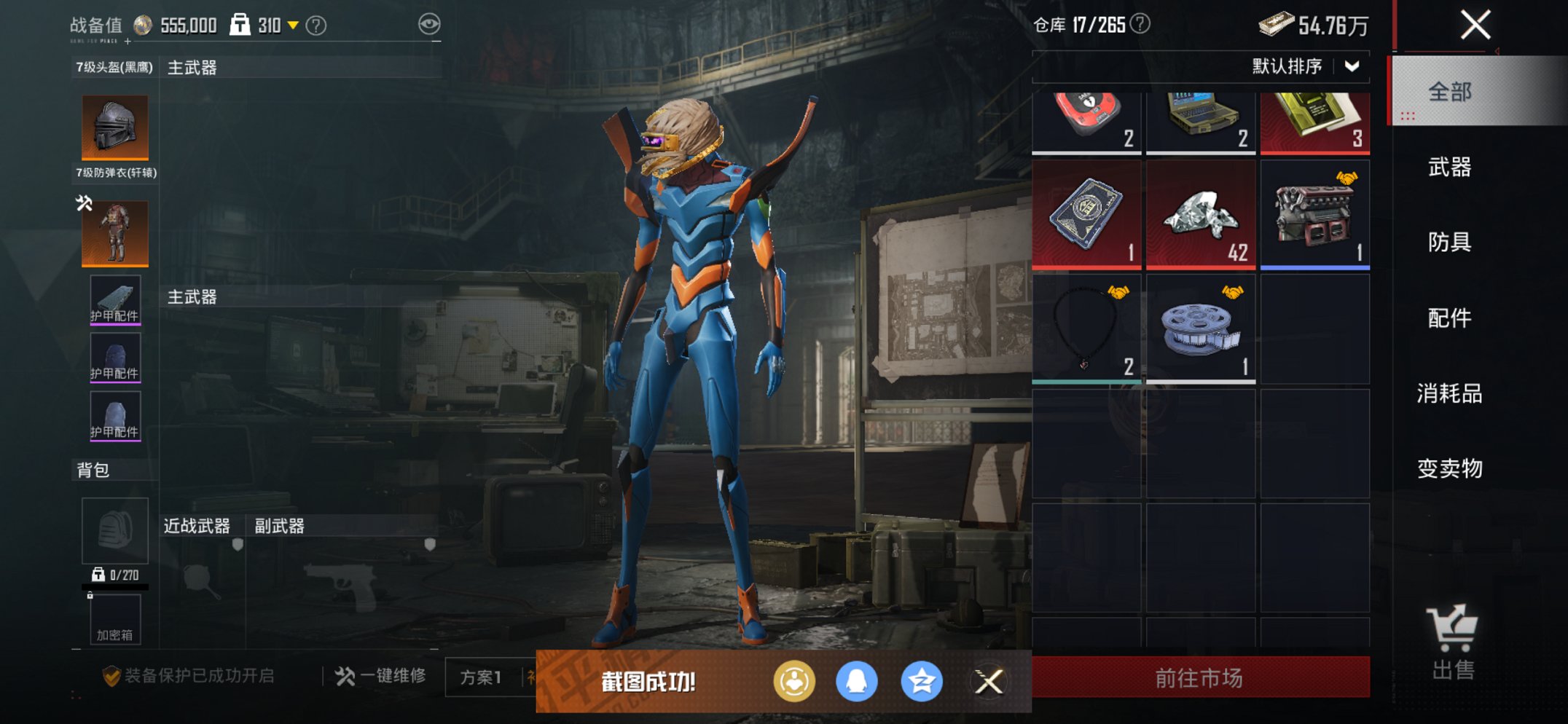Choose the 变卖物 category tab

[x=1449, y=468]
